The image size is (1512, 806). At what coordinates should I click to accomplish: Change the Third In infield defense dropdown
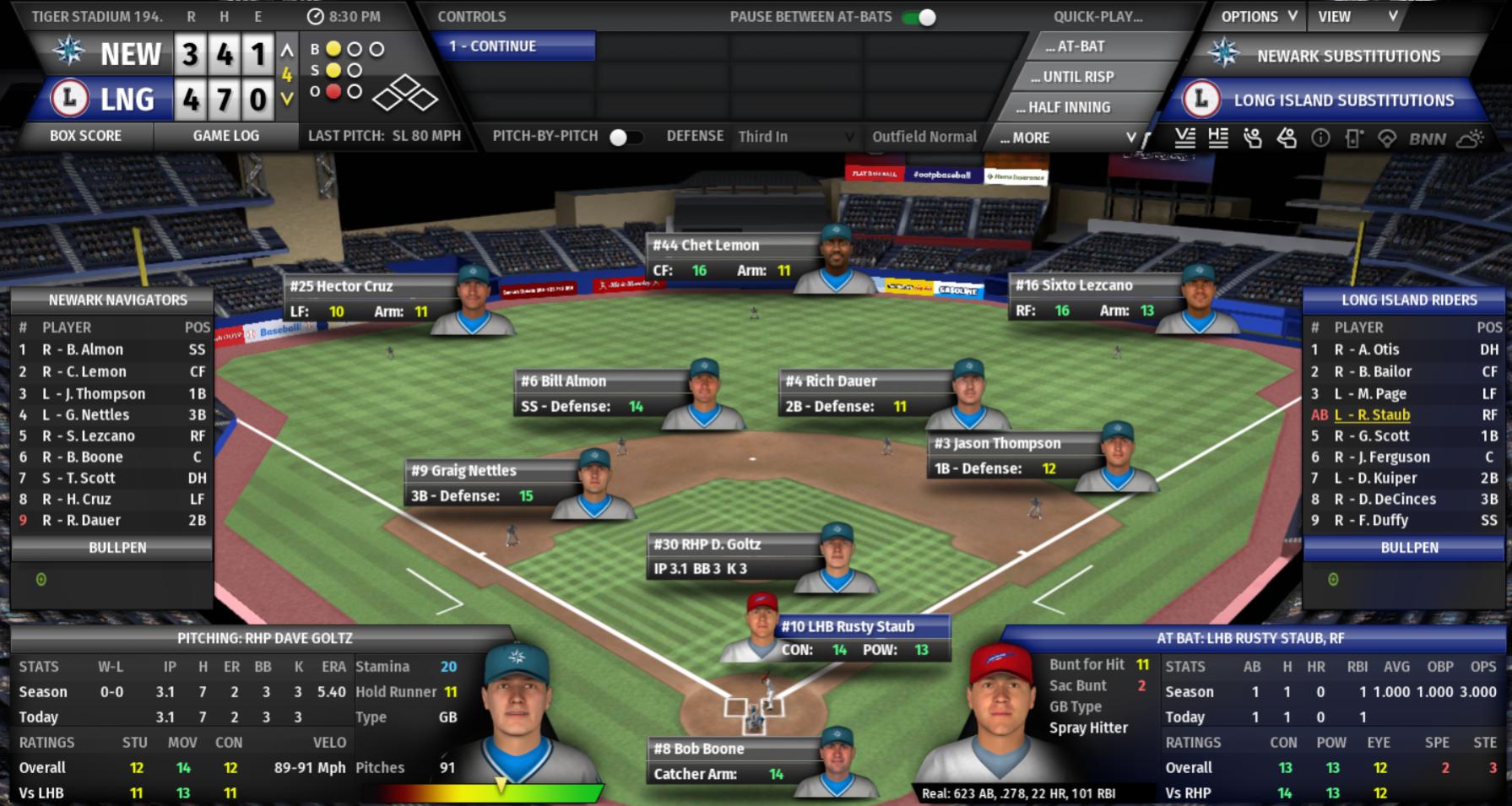(x=795, y=137)
